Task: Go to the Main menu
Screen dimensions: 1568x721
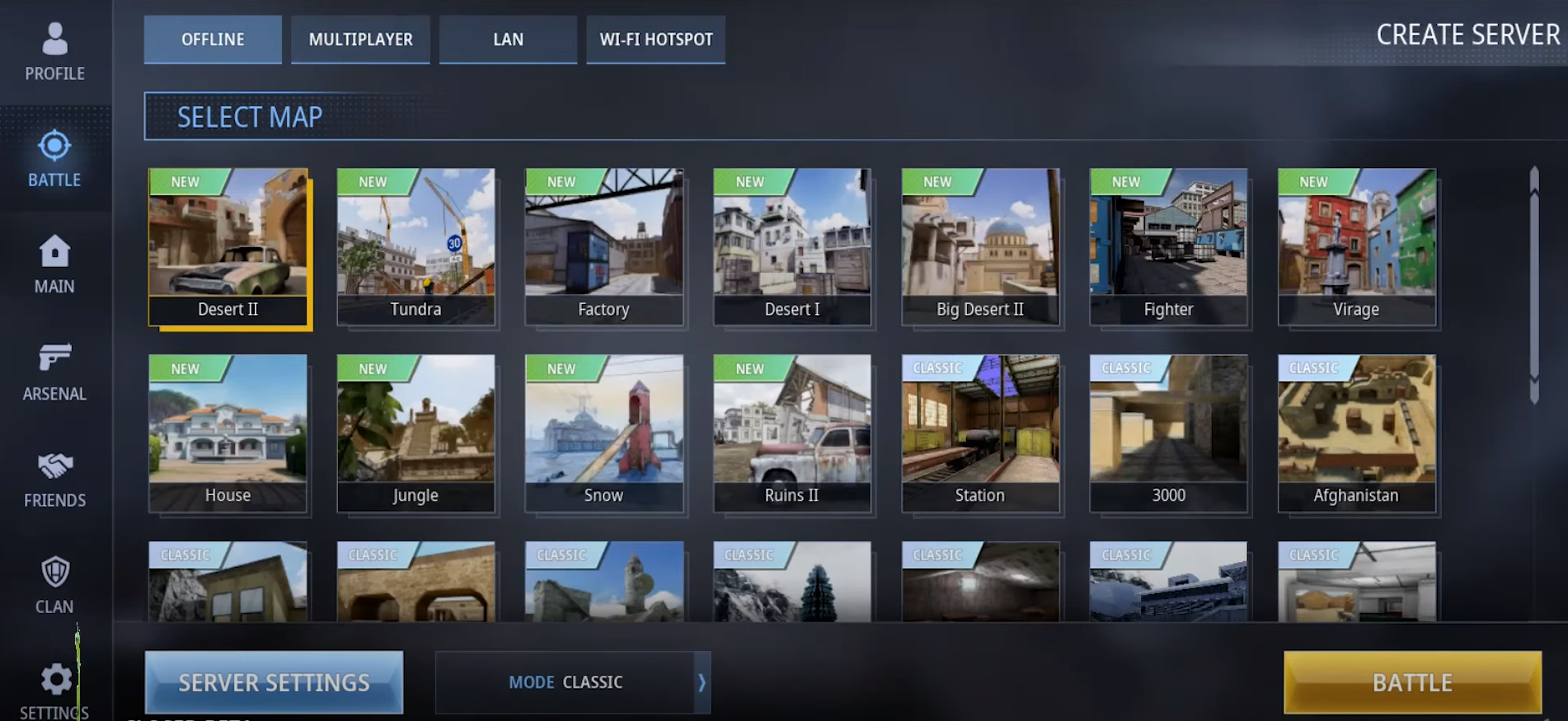Action: tap(54, 265)
